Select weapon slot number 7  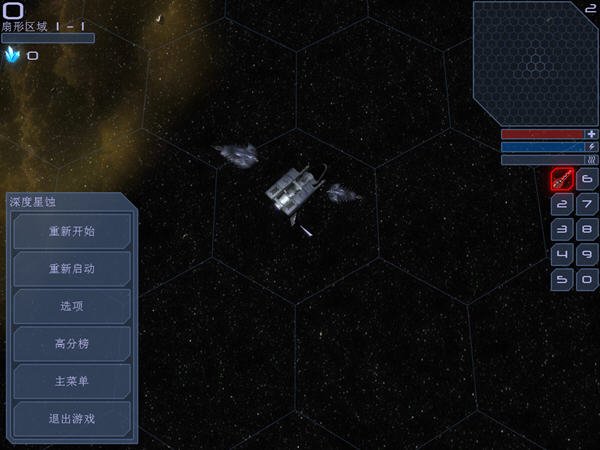[x=587, y=205]
